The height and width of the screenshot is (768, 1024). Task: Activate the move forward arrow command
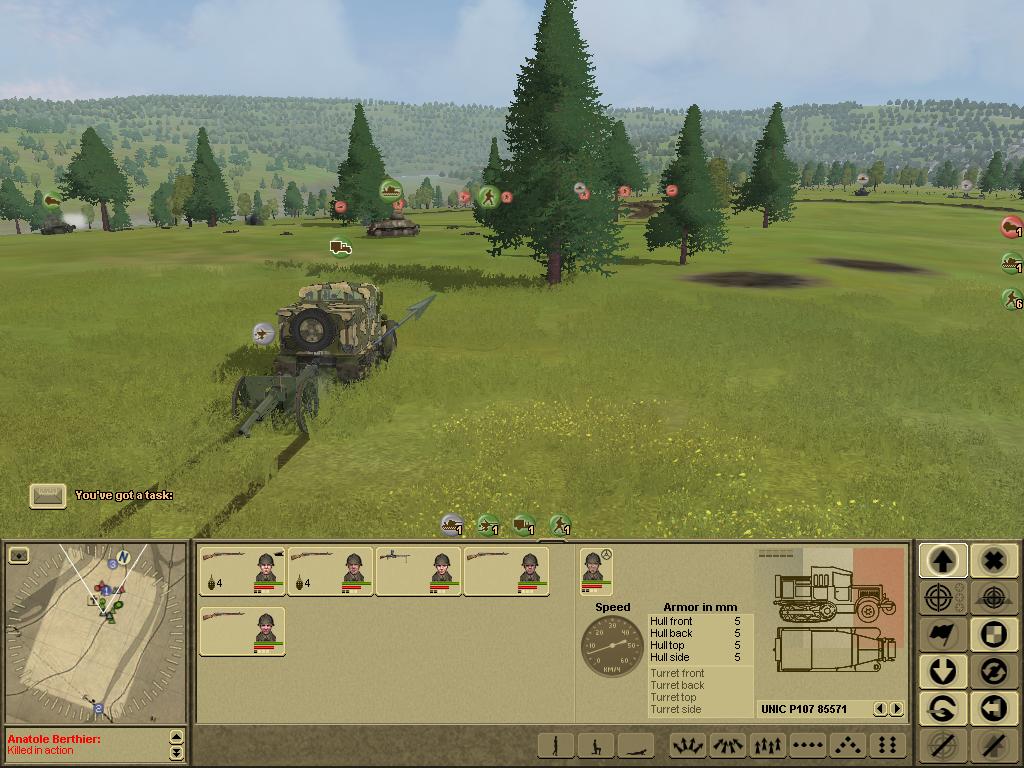click(x=942, y=561)
